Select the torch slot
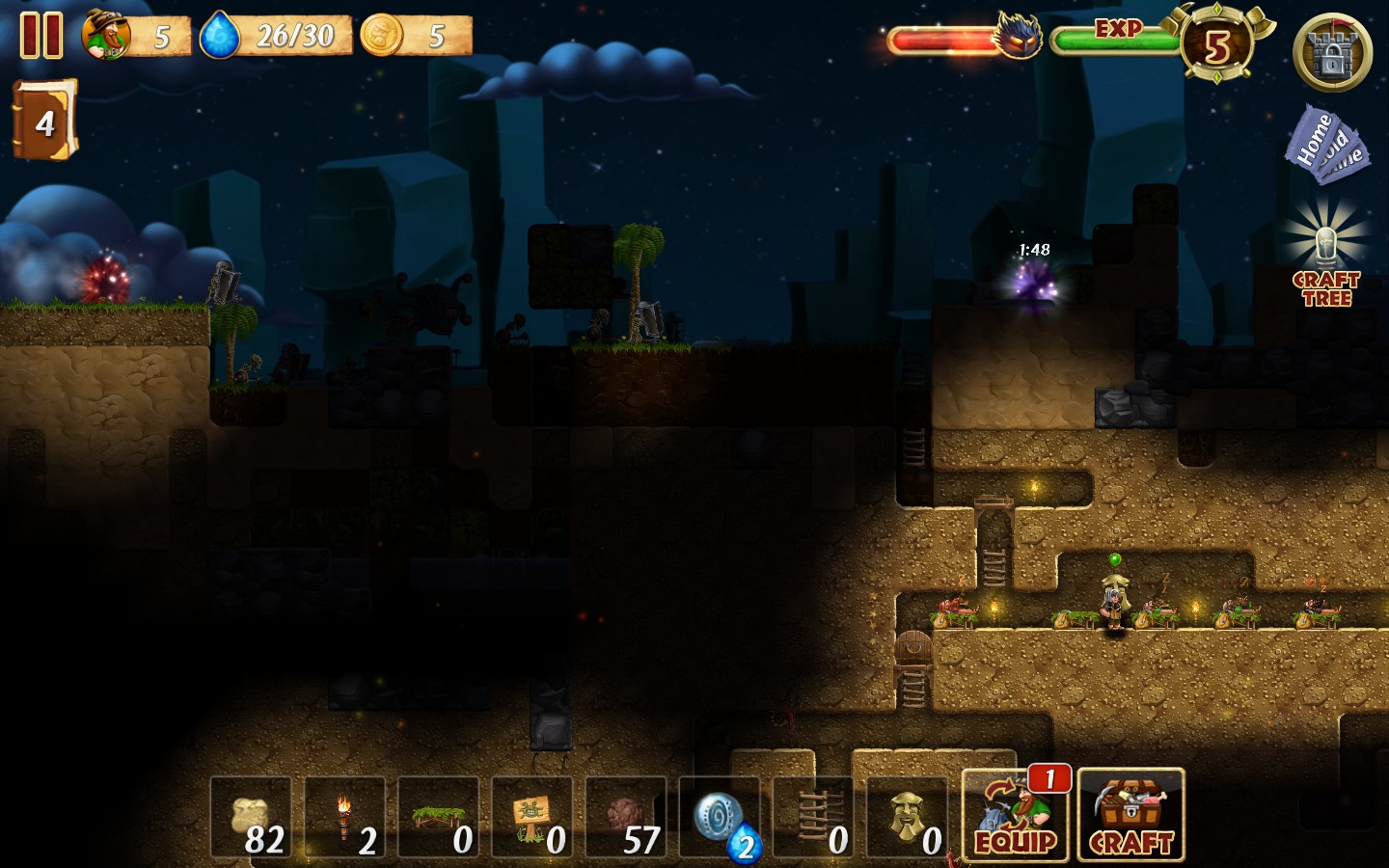Screen dimensions: 1389x868 [x=344, y=818]
